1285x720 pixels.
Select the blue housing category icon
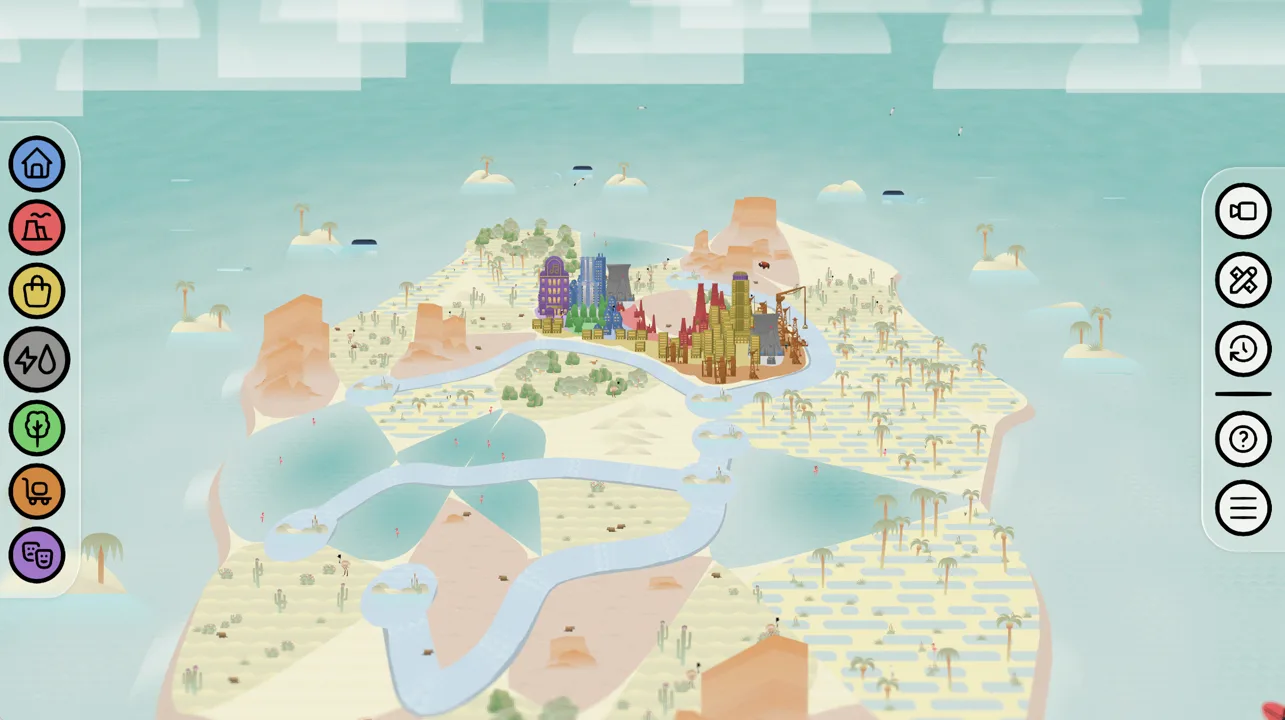click(37, 164)
